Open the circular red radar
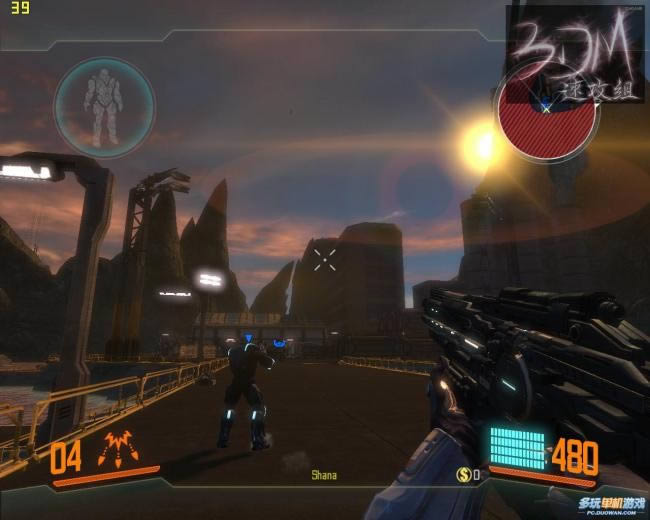This screenshot has width=650, height=520. (546, 126)
